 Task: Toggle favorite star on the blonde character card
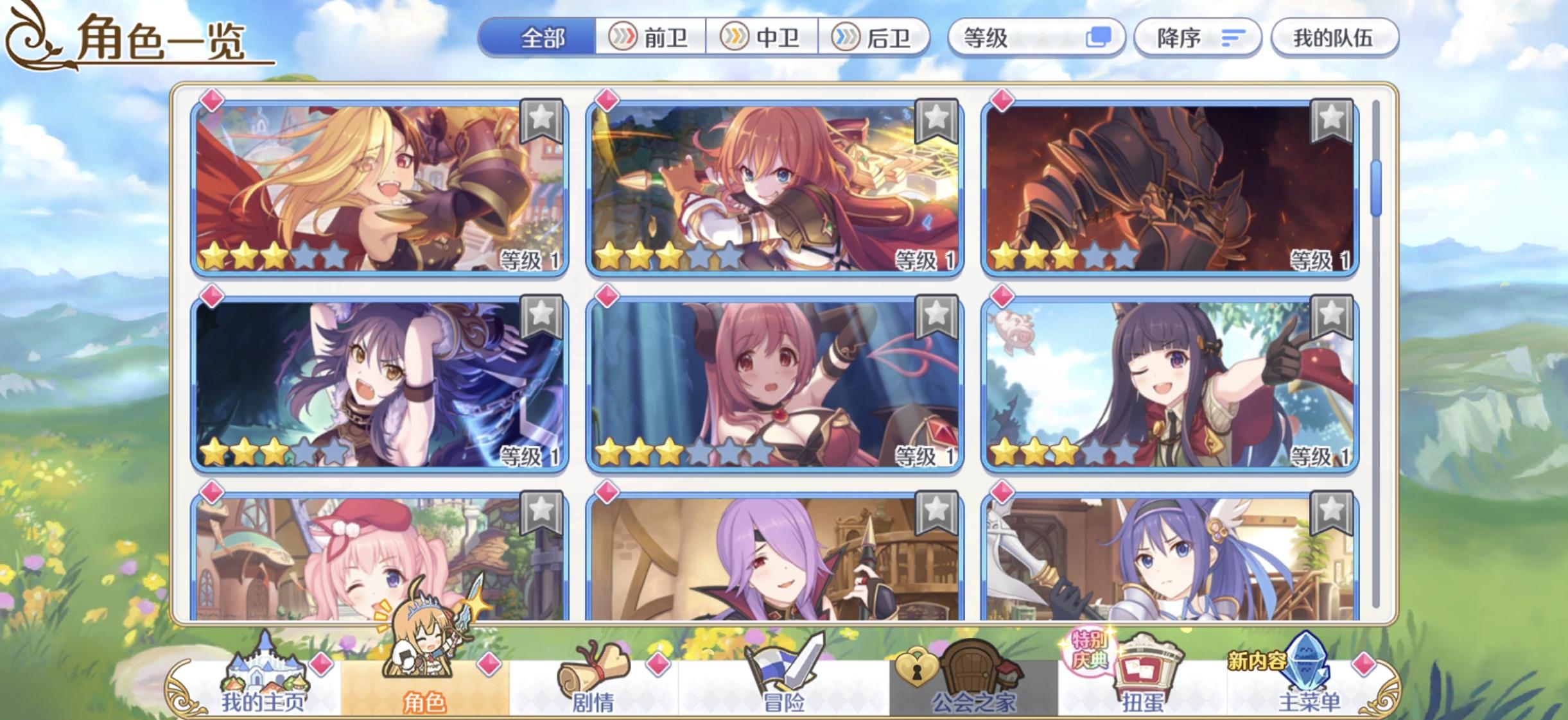click(541, 120)
